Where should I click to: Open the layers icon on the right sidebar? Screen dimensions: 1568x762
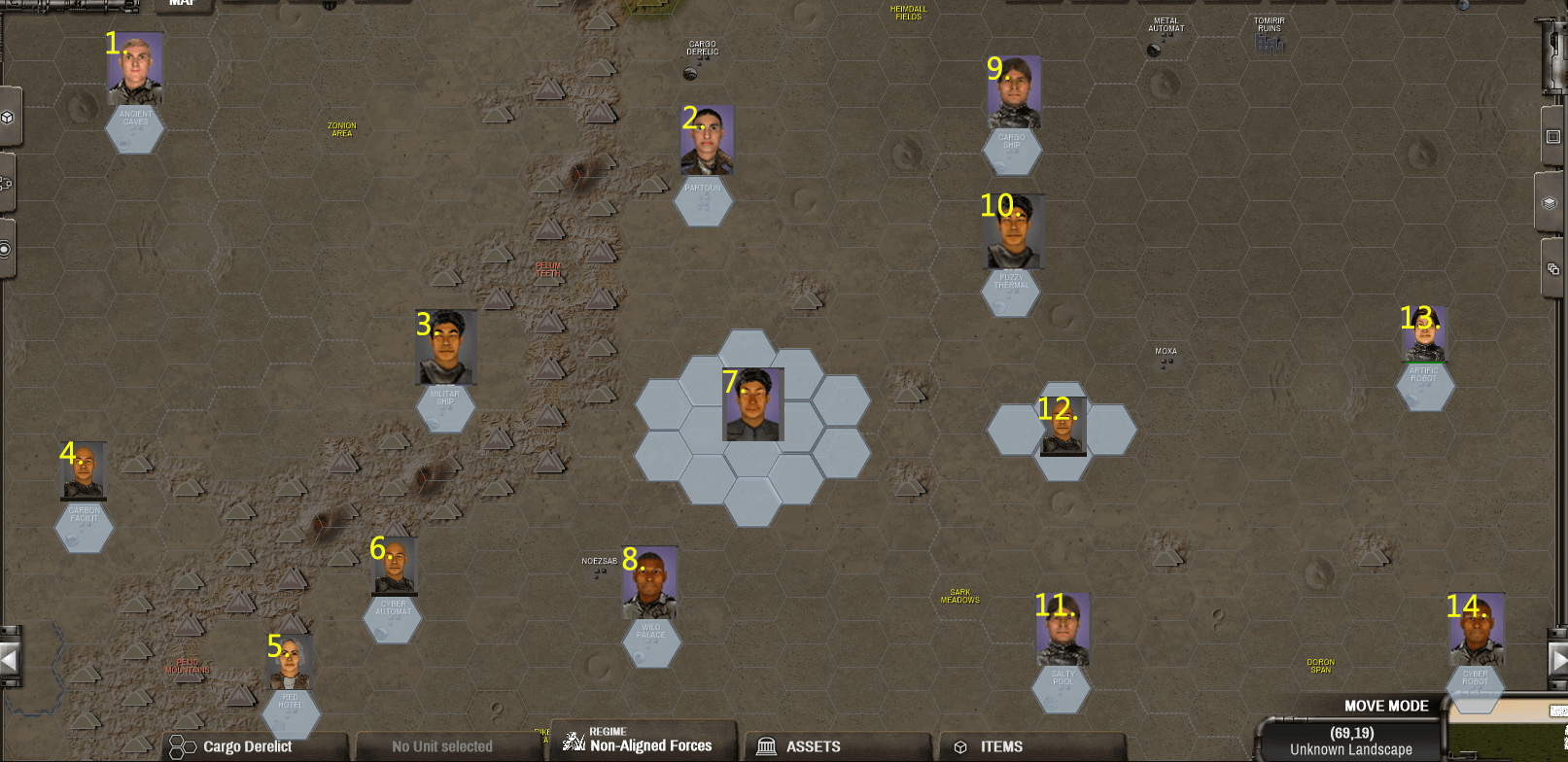click(1550, 204)
